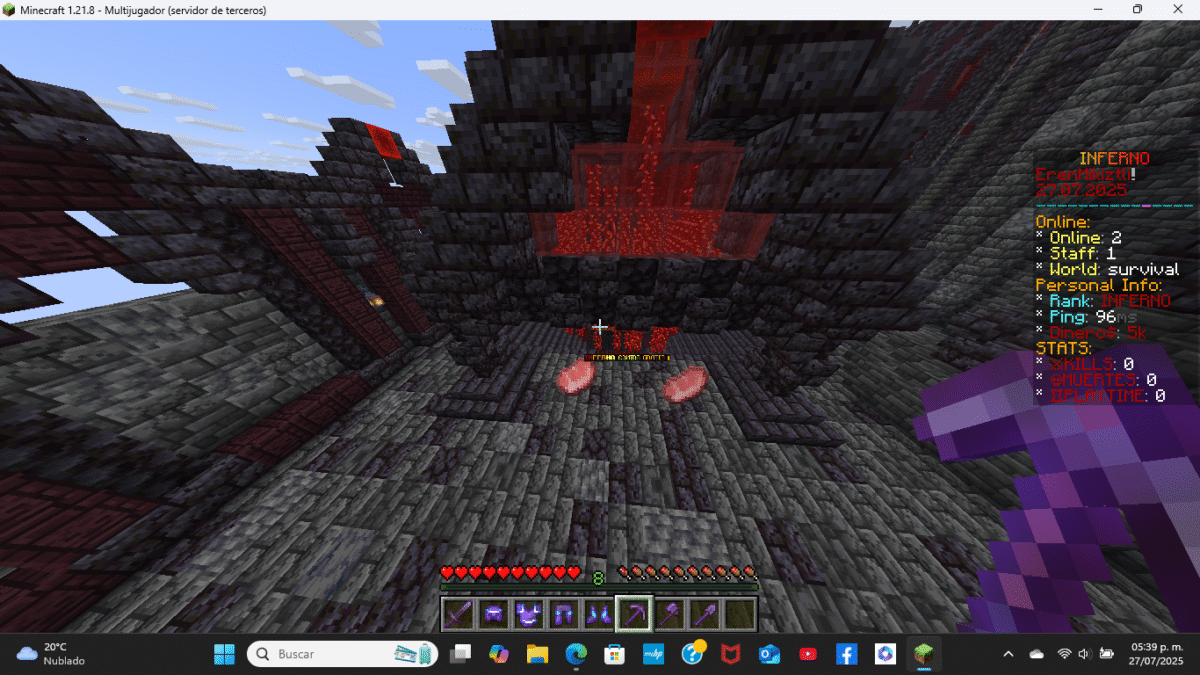The height and width of the screenshot is (675, 1200).
Task: Choose the netherite chestplate in the hotbar
Action: click(528, 614)
